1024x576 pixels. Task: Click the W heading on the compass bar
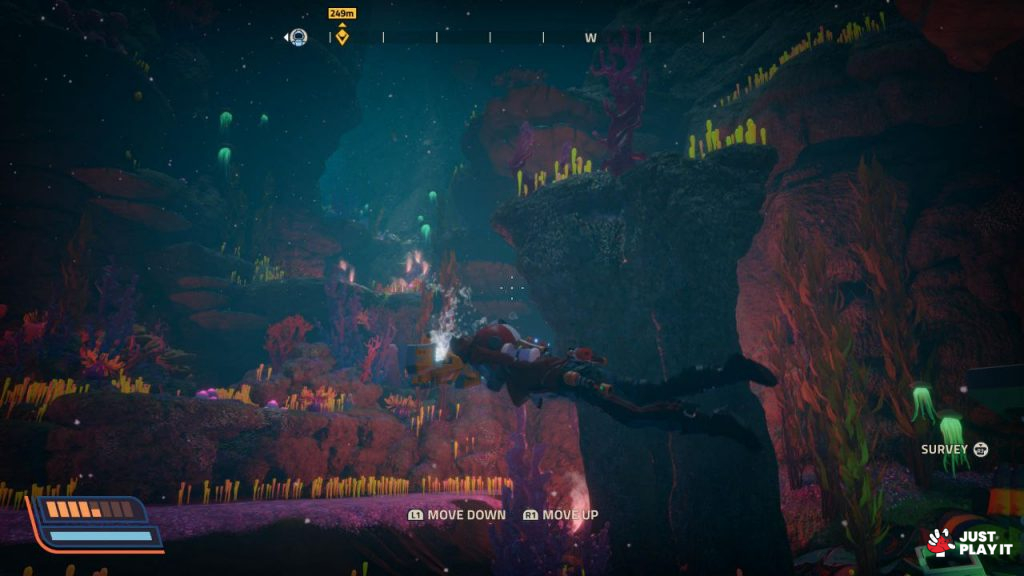(591, 38)
